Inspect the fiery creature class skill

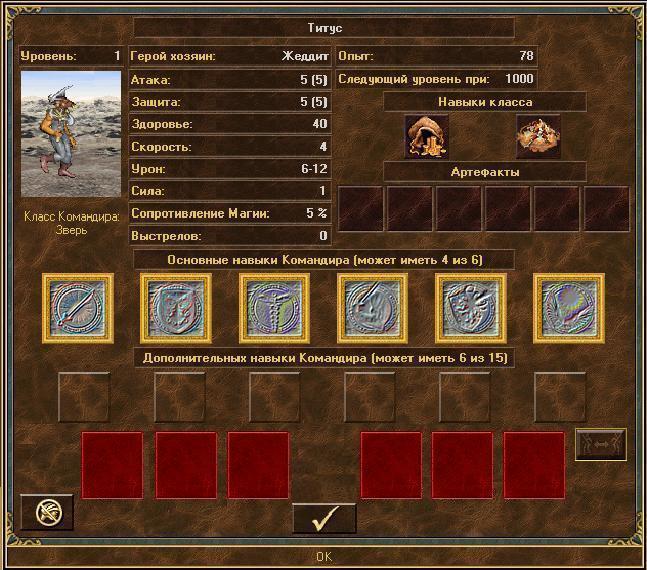pos(537,136)
